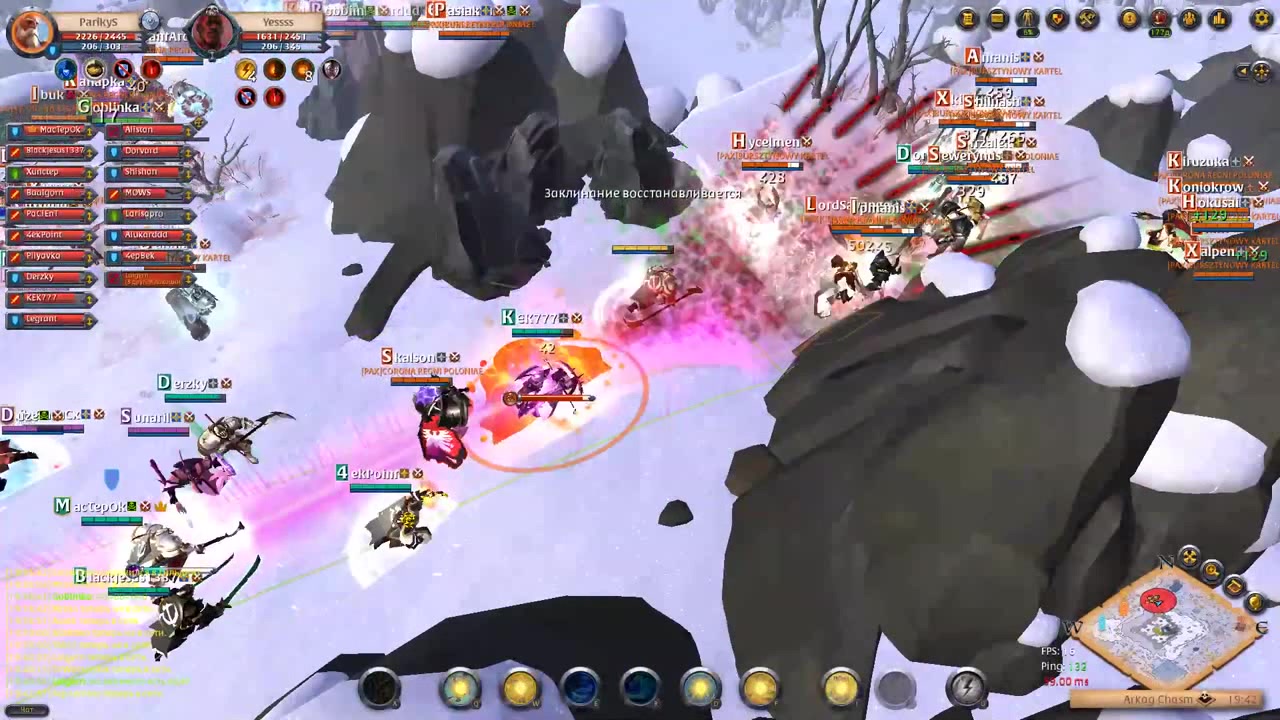Collapse the side panel arrow button
This screenshot has height=720, width=1280.
point(1243,71)
